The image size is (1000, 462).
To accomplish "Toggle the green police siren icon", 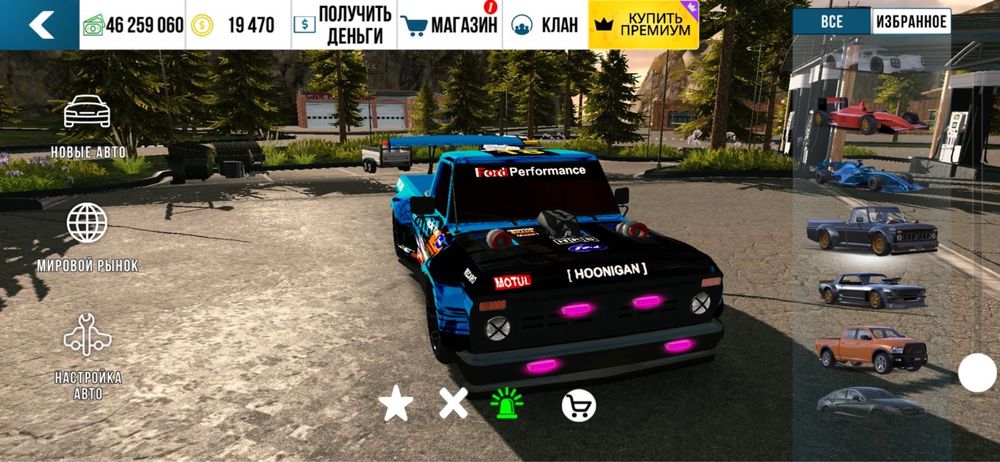I will 507,403.
